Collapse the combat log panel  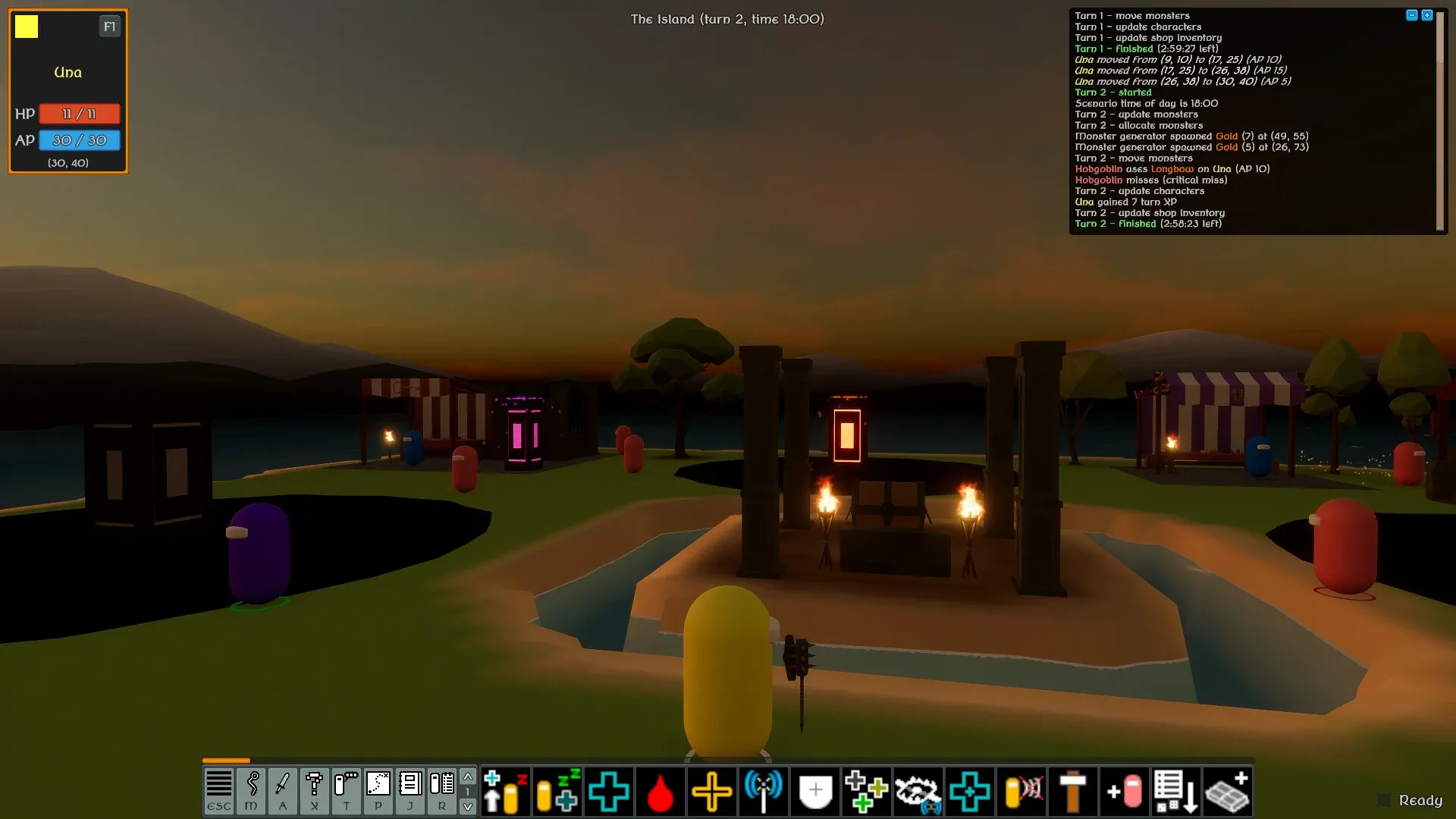[1411, 13]
